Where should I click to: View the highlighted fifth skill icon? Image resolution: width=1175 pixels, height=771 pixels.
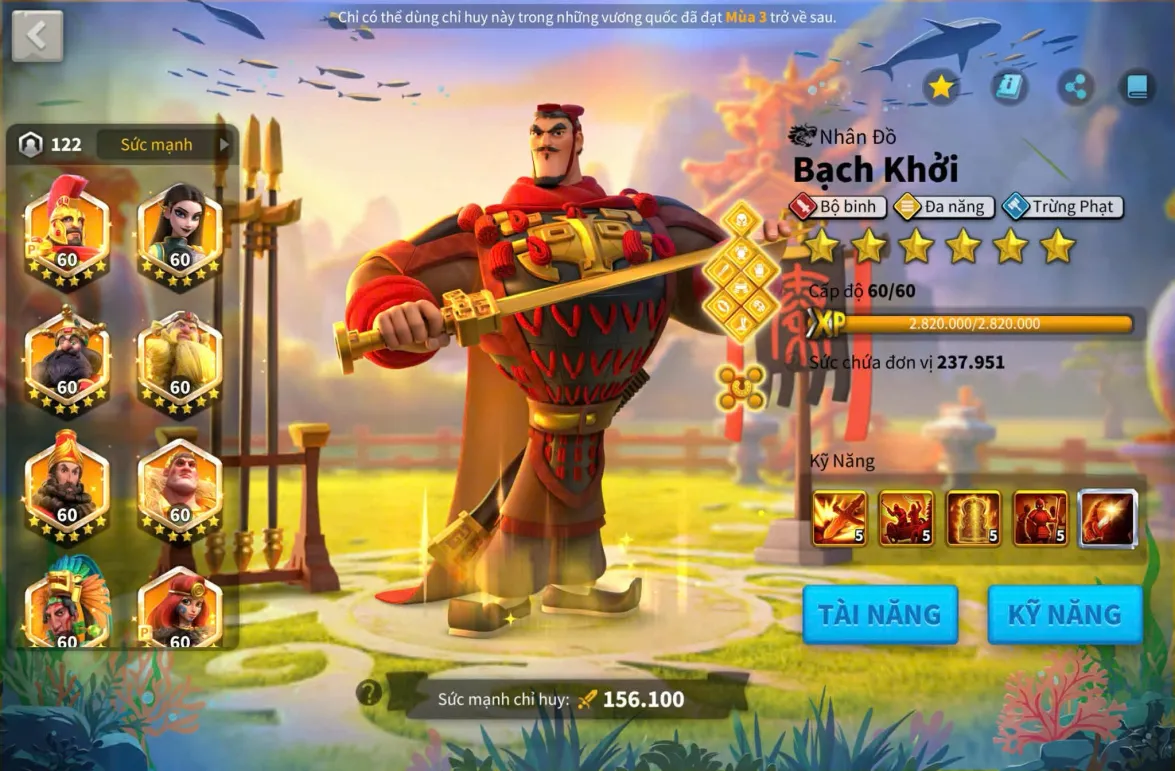tap(1108, 518)
